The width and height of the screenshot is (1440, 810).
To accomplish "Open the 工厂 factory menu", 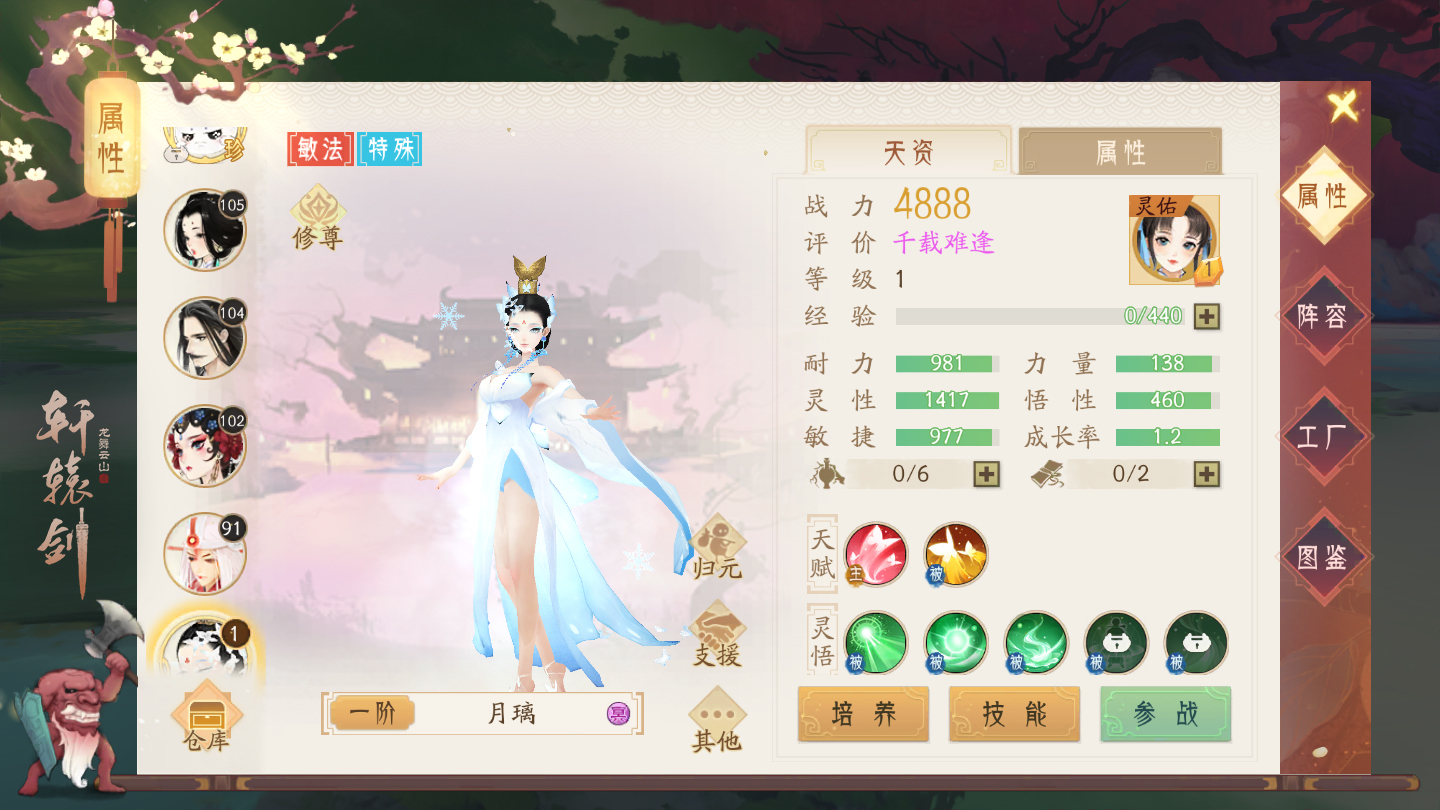I will coord(1322,437).
